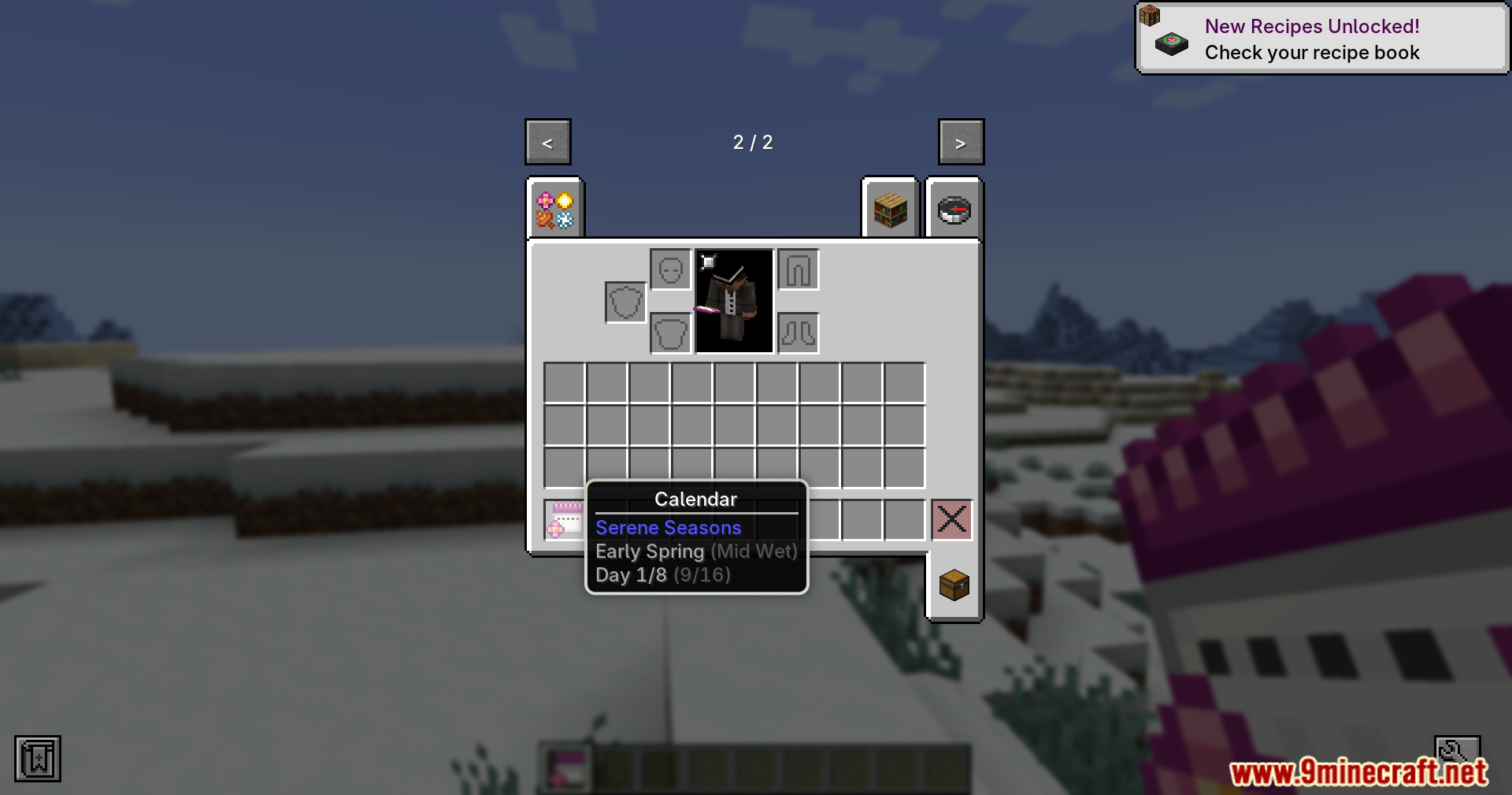
Task: Select the Check your recipe book notification
Action: pos(1311,53)
